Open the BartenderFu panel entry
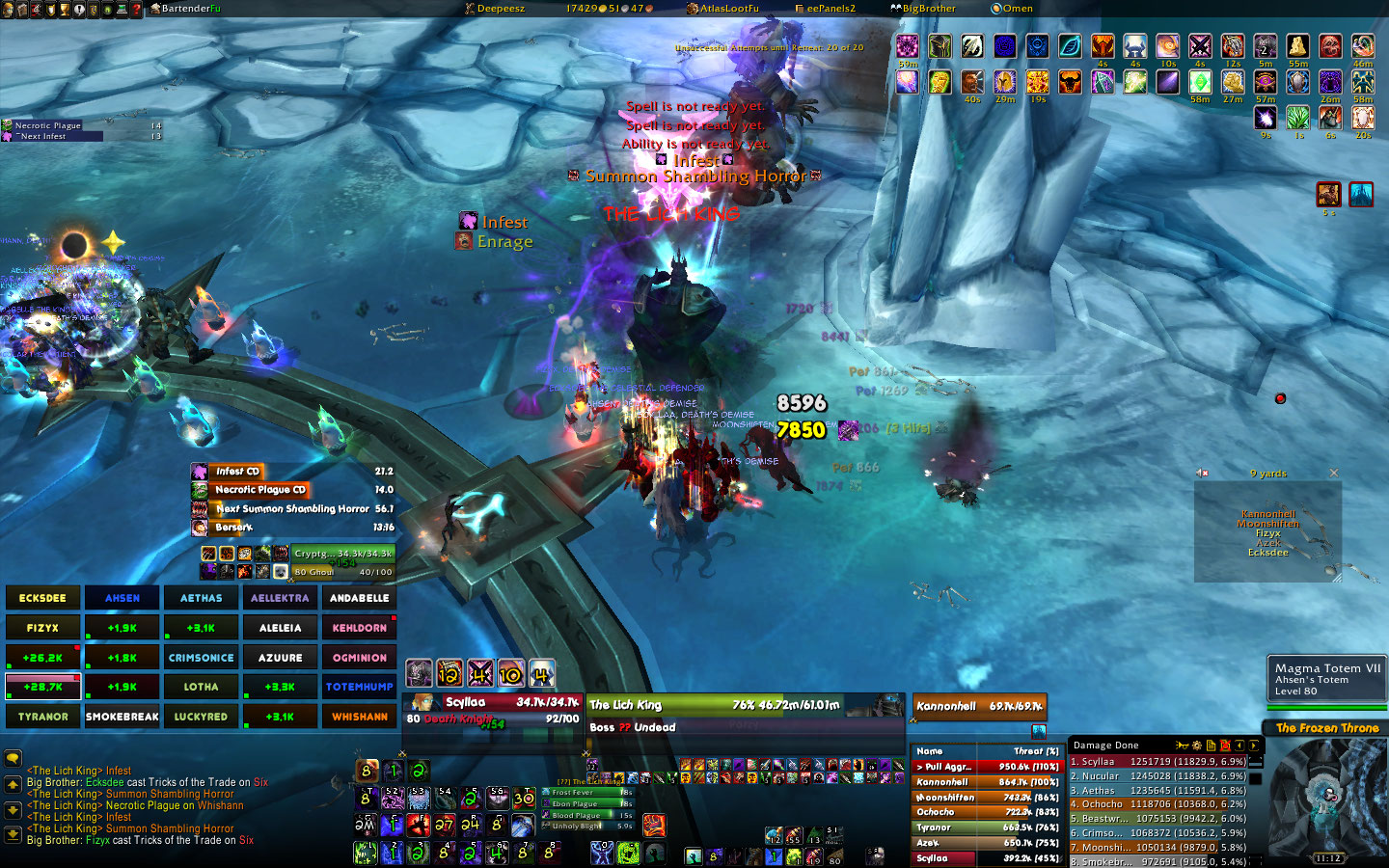The width and height of the screenshot is (1389, 868). [x=190, y=9]
